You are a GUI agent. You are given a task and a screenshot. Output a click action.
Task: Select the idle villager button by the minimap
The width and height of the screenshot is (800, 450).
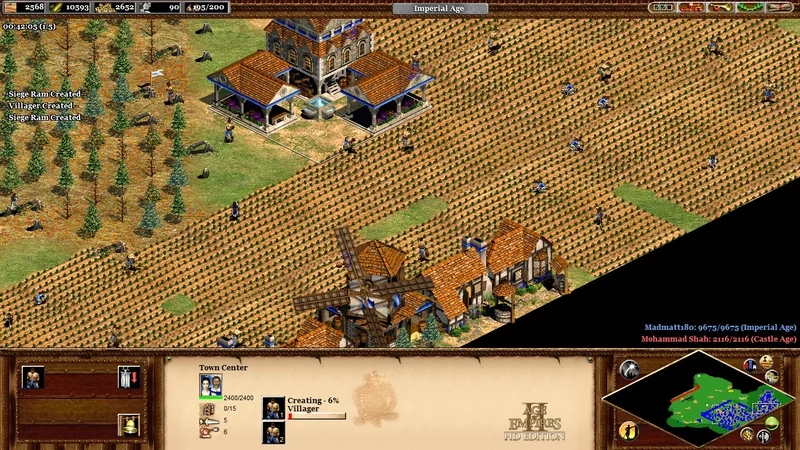pos(629,430)
